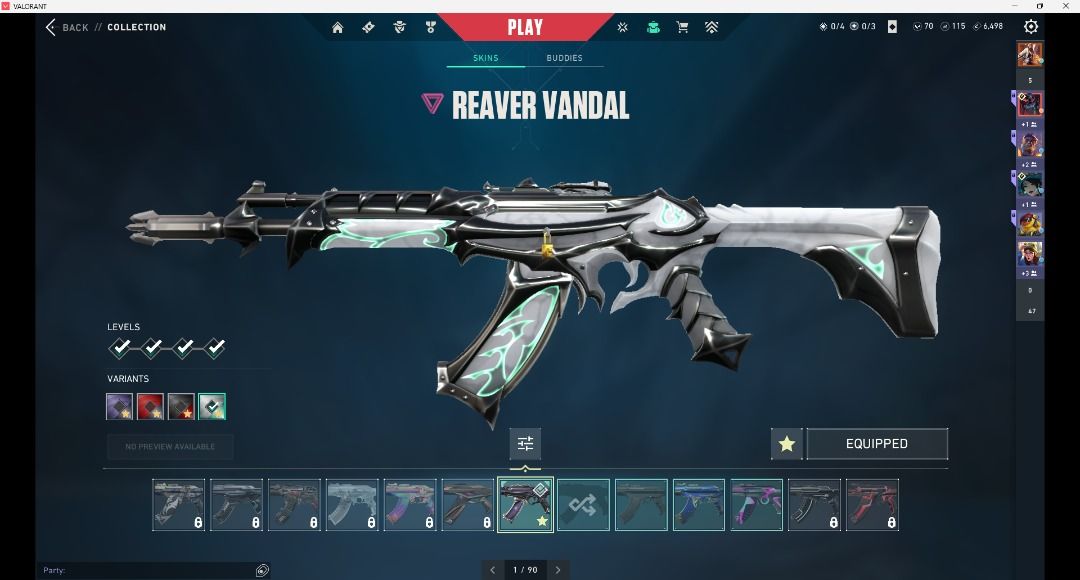Go to the previous page of skins
The image size is (1080, 580).
click(492, 570)
